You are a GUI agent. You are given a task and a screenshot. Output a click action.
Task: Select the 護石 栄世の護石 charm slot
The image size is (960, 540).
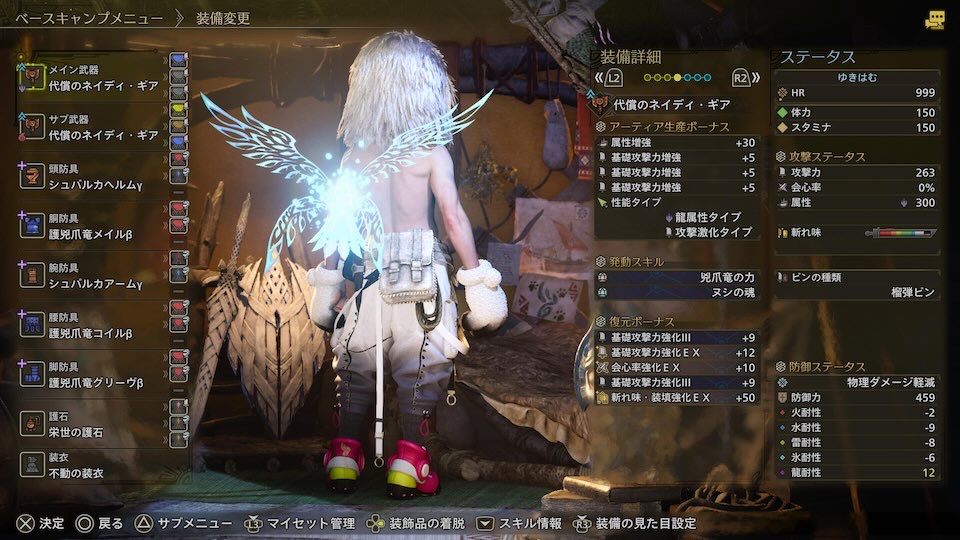[100, 422]
